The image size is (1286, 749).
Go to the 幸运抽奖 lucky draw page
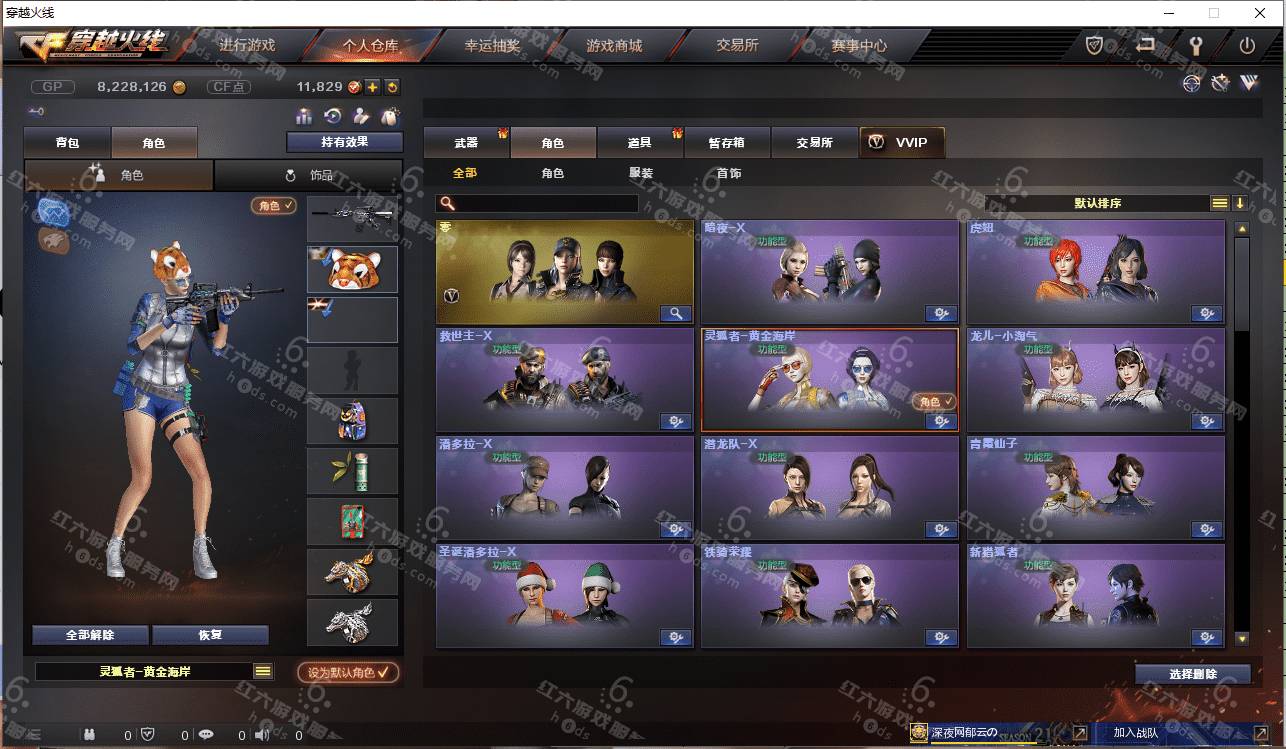pos(492,46)
